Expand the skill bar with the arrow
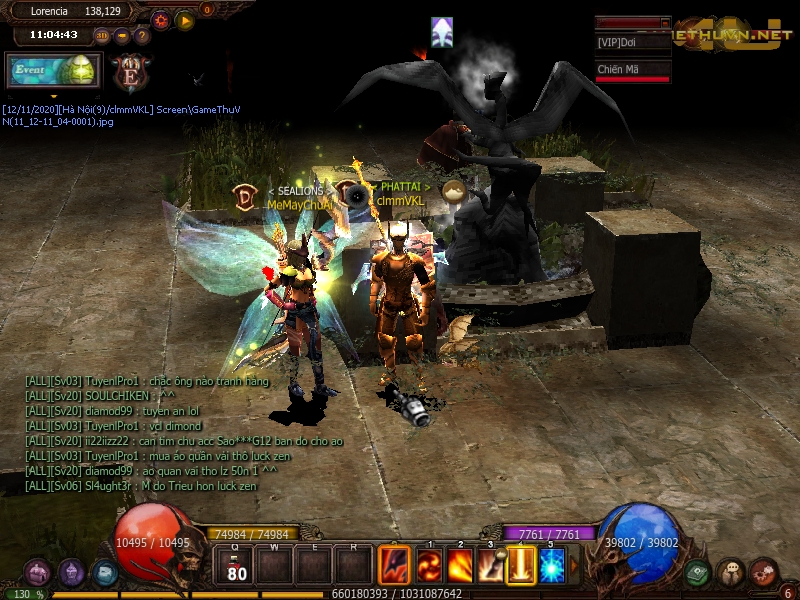Image resolution: width=800 pixels, height=600 pixels. [574, 567]
